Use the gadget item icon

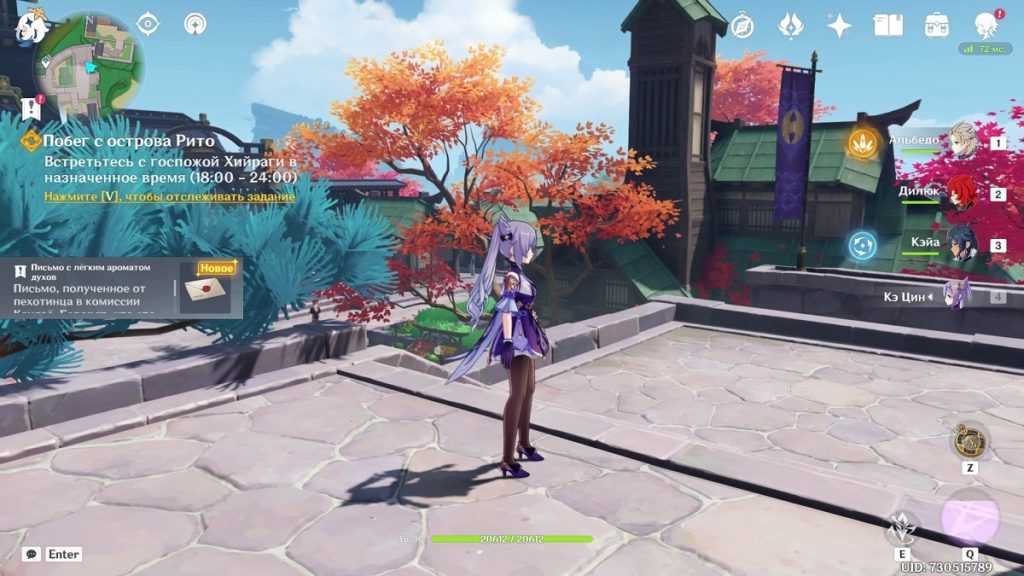(970, 440)
